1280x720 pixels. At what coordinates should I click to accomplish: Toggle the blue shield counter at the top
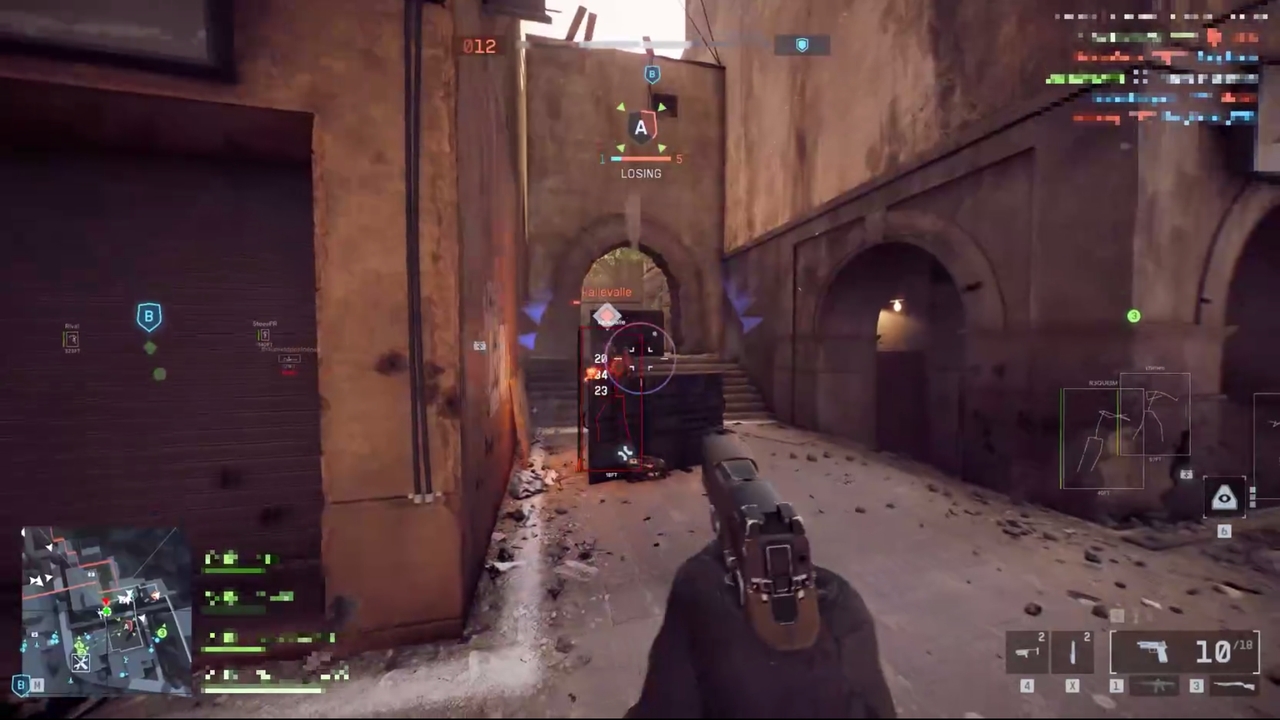coord(802,44)
